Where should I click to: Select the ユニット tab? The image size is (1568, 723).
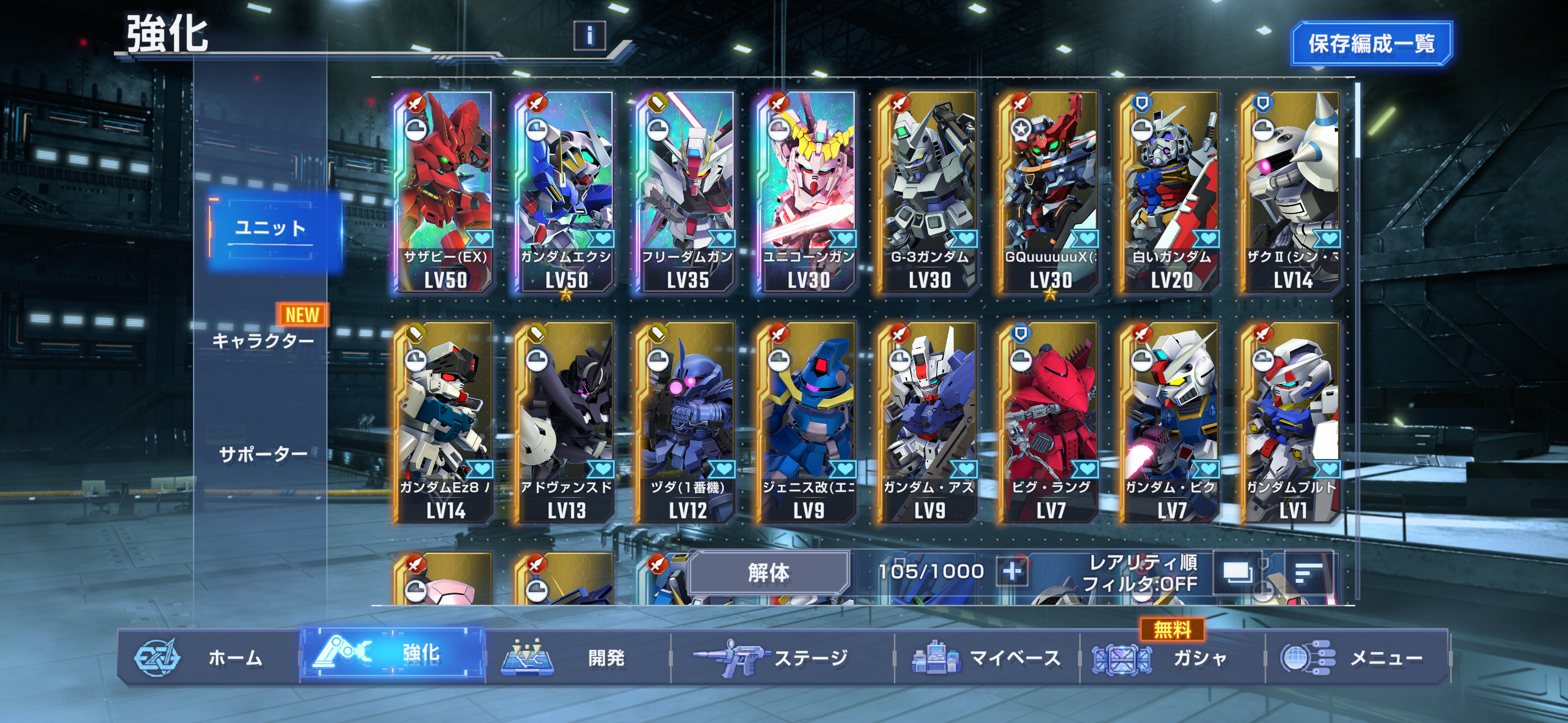(x=271, y=229)
